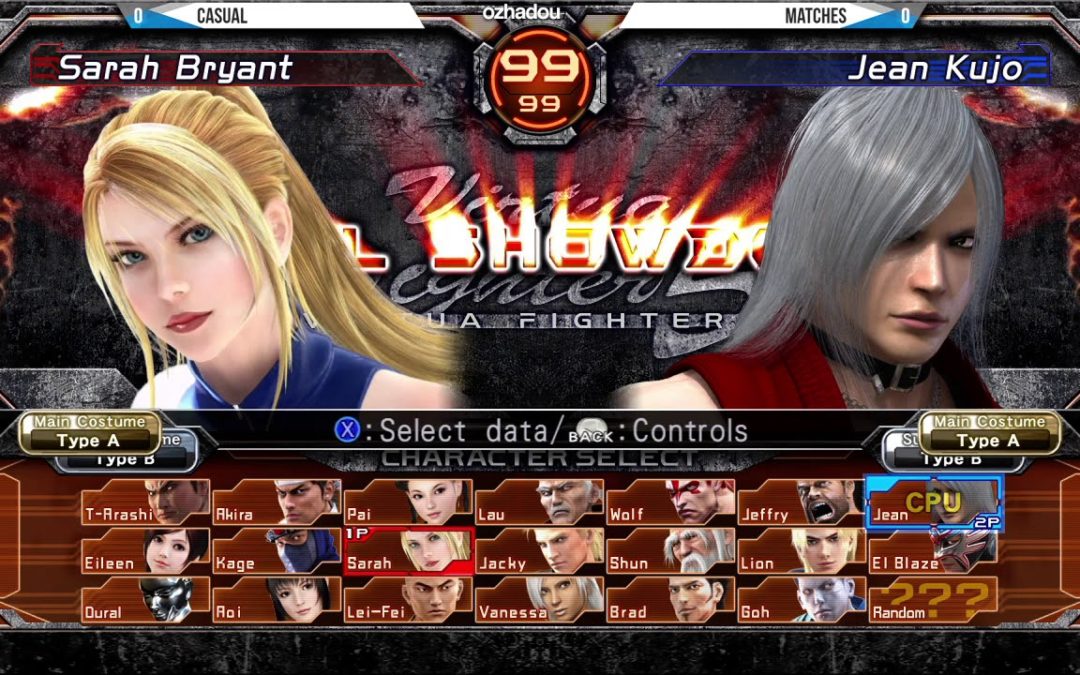Choose Vanessa as your fighter

coord(539,601)
